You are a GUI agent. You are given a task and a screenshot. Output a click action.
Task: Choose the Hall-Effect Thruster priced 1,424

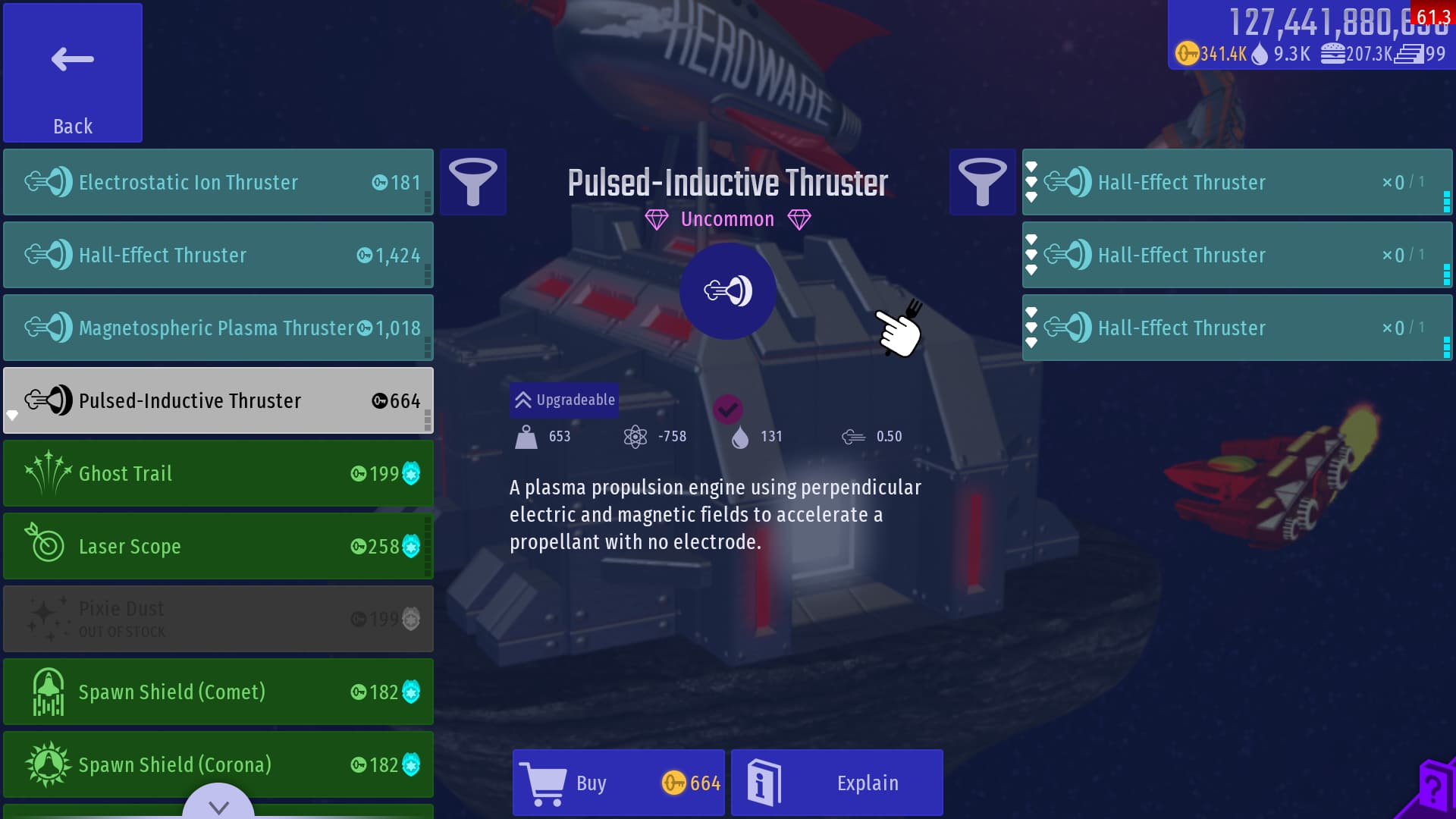pyautogui.click(x=218, y=255)
